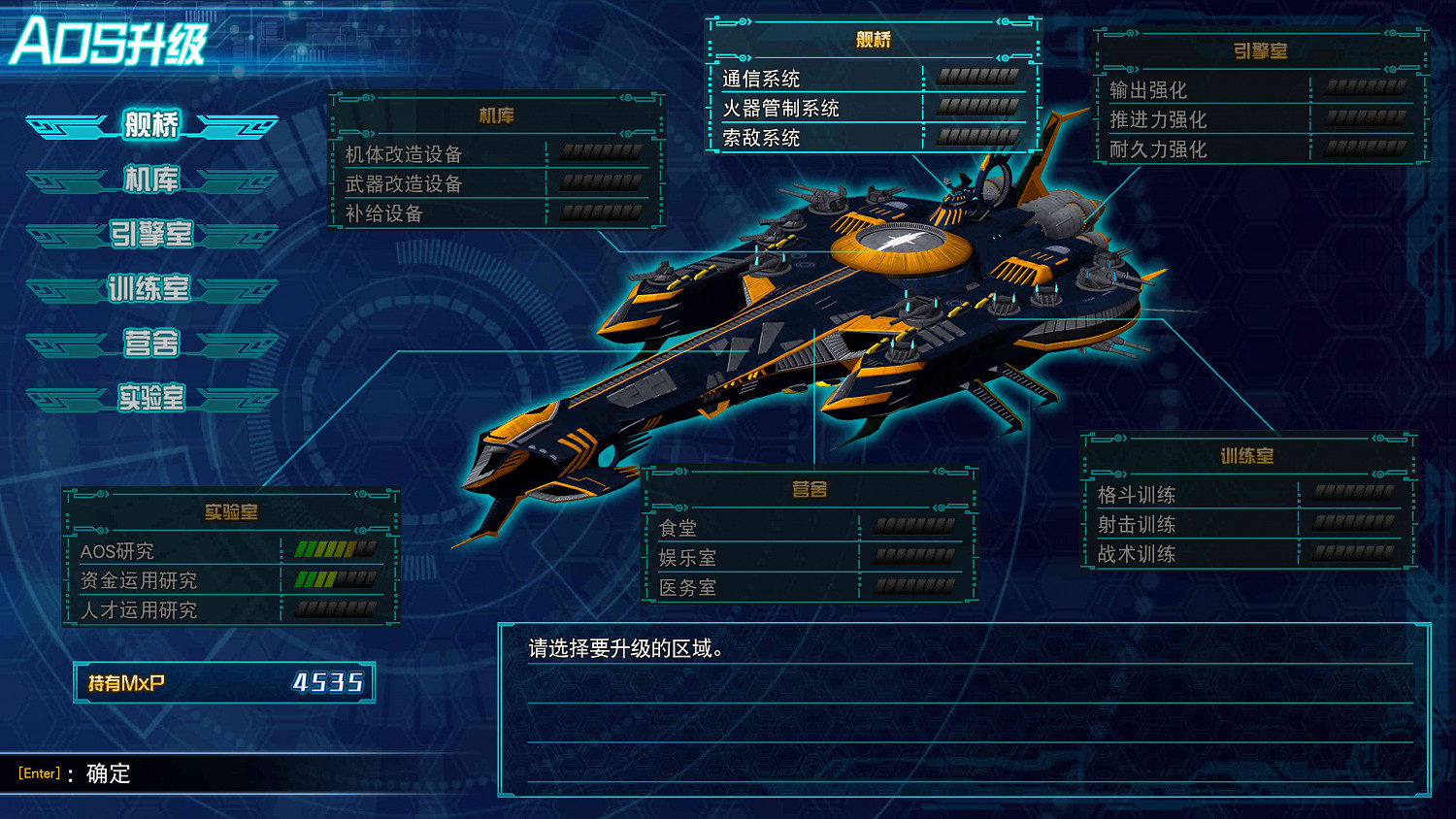Select 训练室 (Training Room) in the sidebar
The width and height of the screenshot is (1456, 819).
point(150,288)
